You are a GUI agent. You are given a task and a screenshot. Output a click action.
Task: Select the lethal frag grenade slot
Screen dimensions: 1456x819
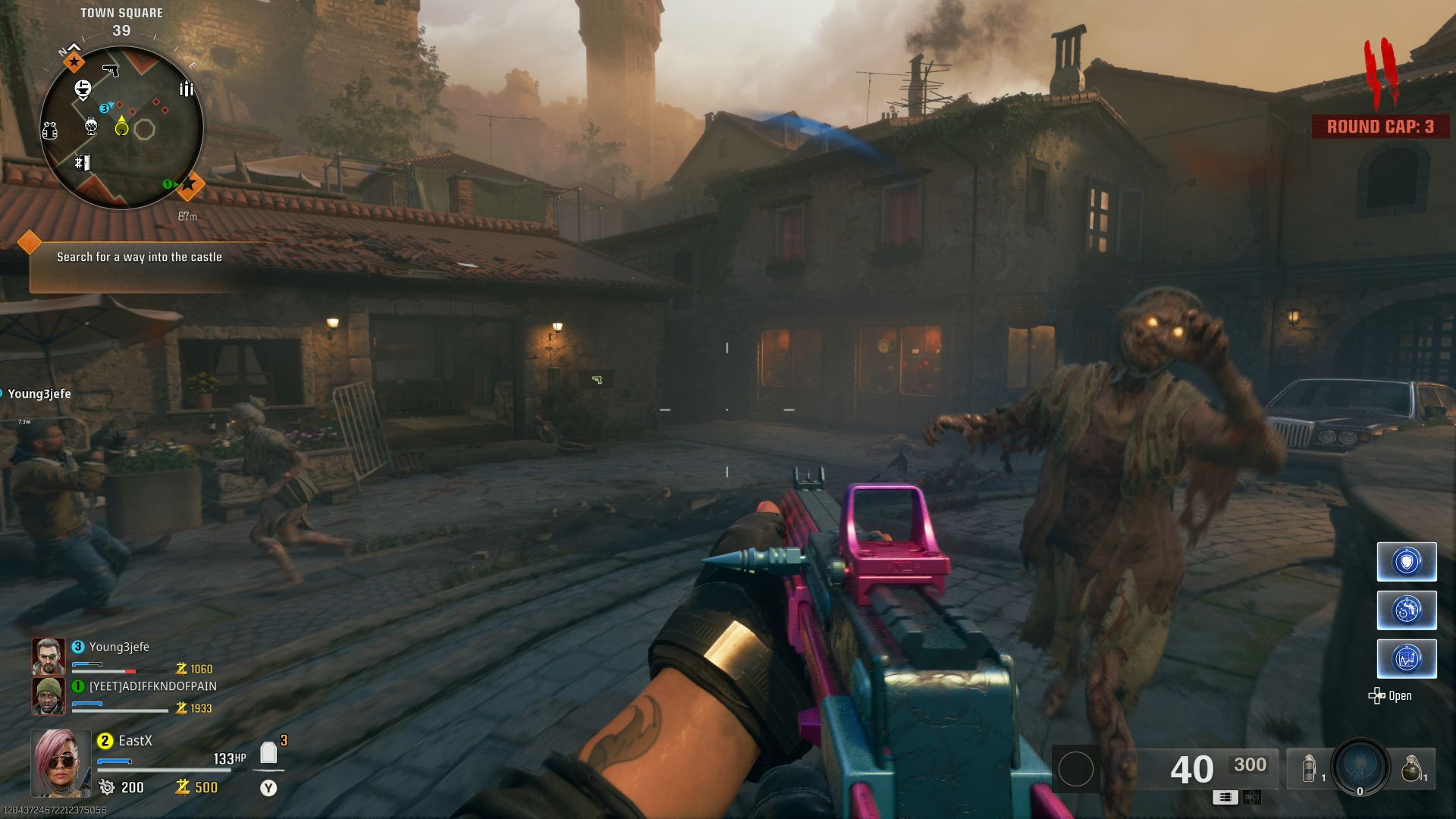[1410, 768]
